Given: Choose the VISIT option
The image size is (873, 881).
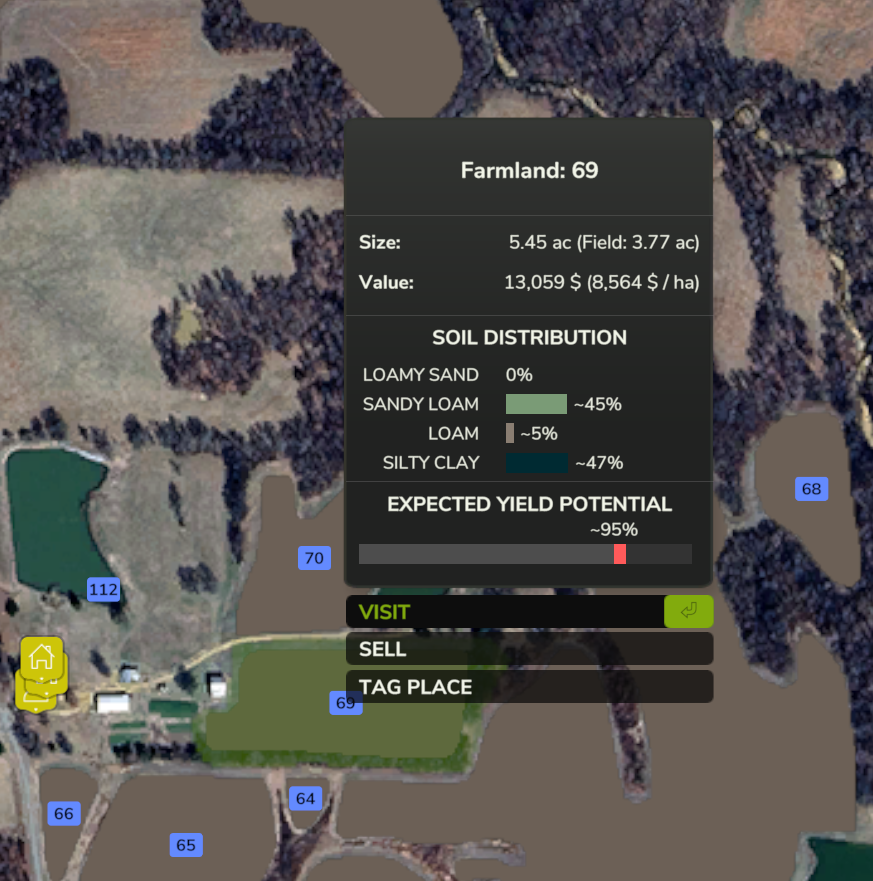Looking at the screenshot, I should pyautogui.click(x=528, y=612).
